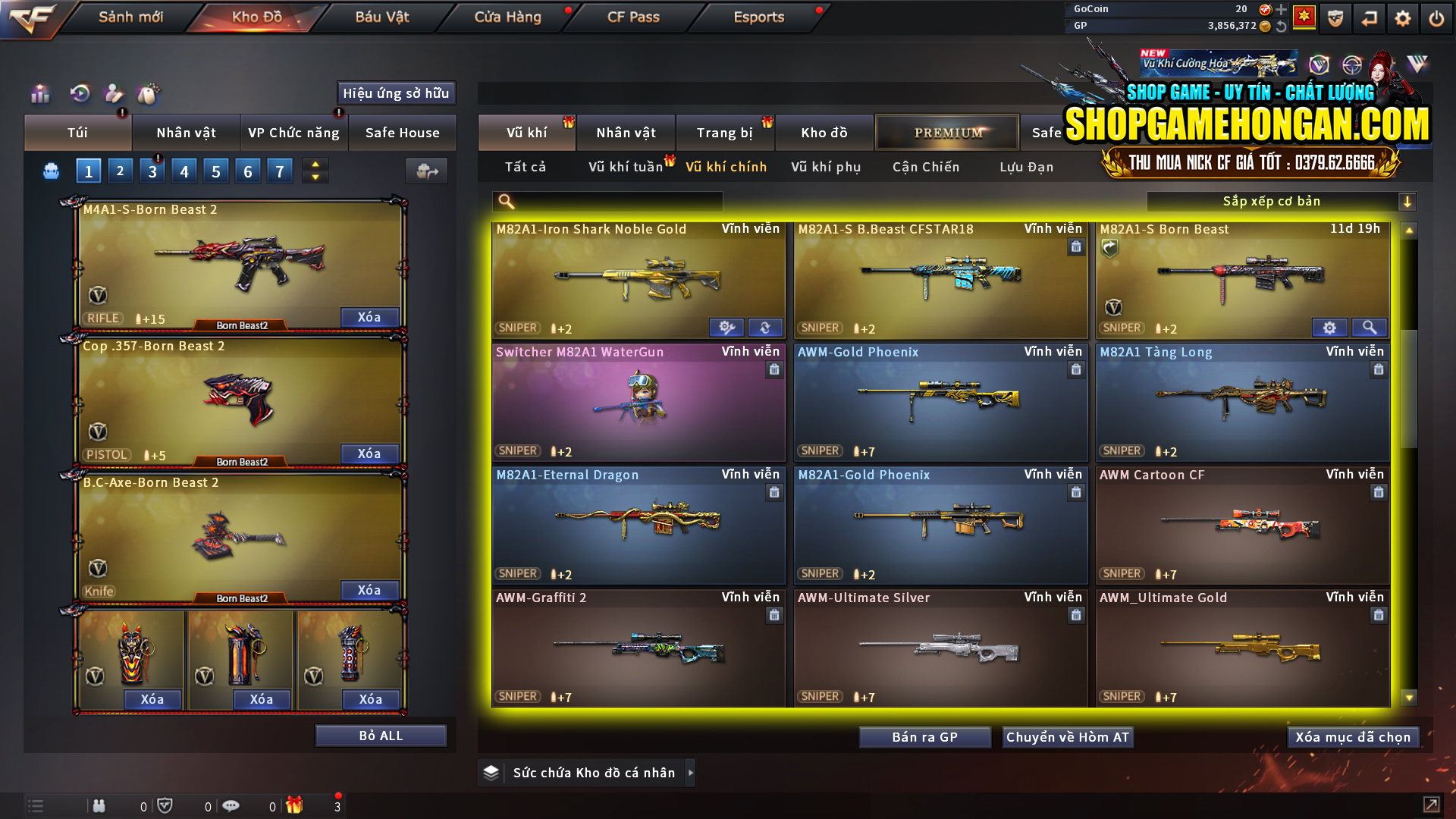Viewport: 1456px width, 819px height.
Task: Click the replay history icon in the inventory panel
Action: pyautogui.click(x=80, y=93)
